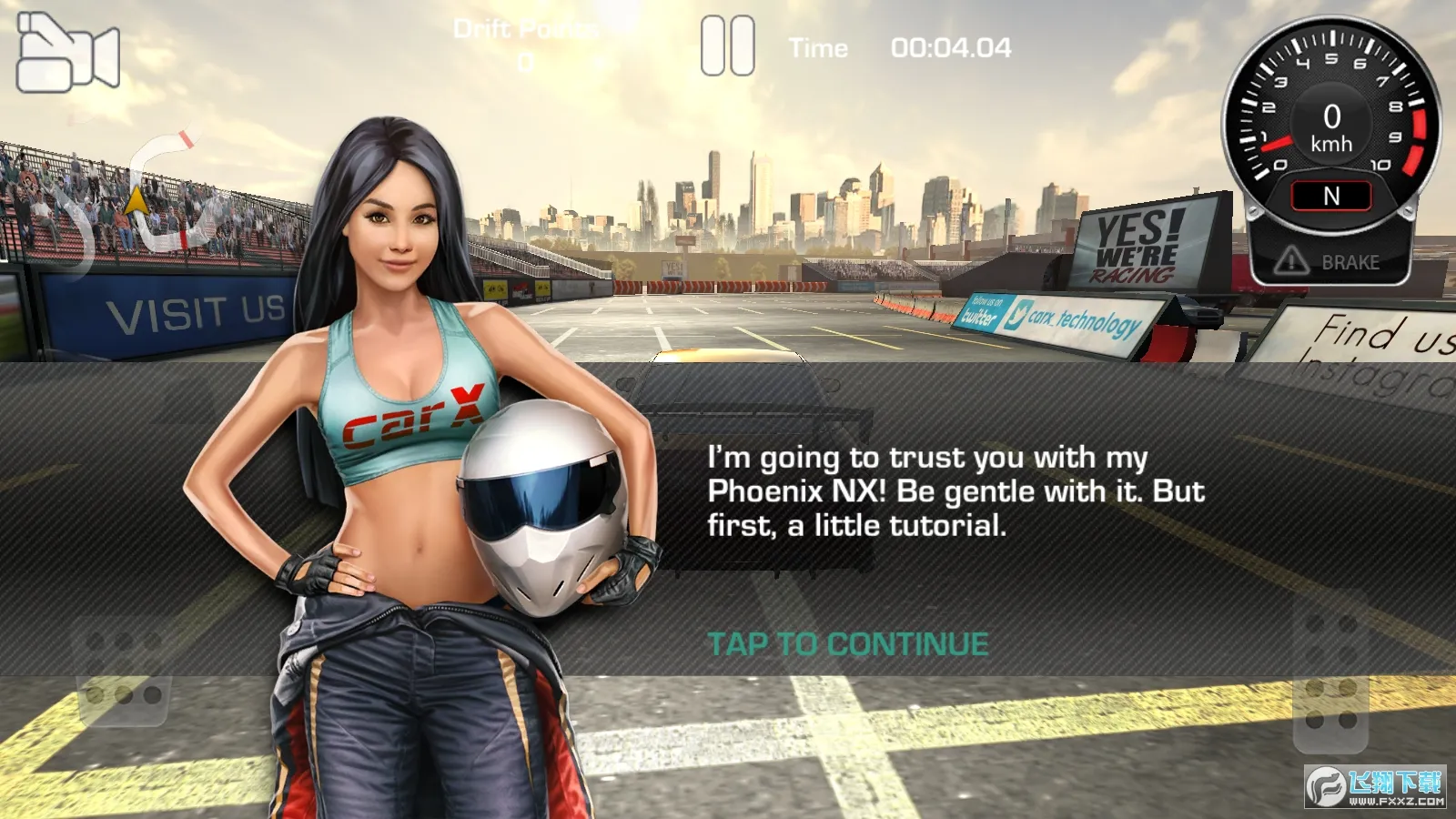Image resolution: width=1456 pixels, height=819 pixels.
Task: Pause the race with the pause button
Action: [727, 45]
